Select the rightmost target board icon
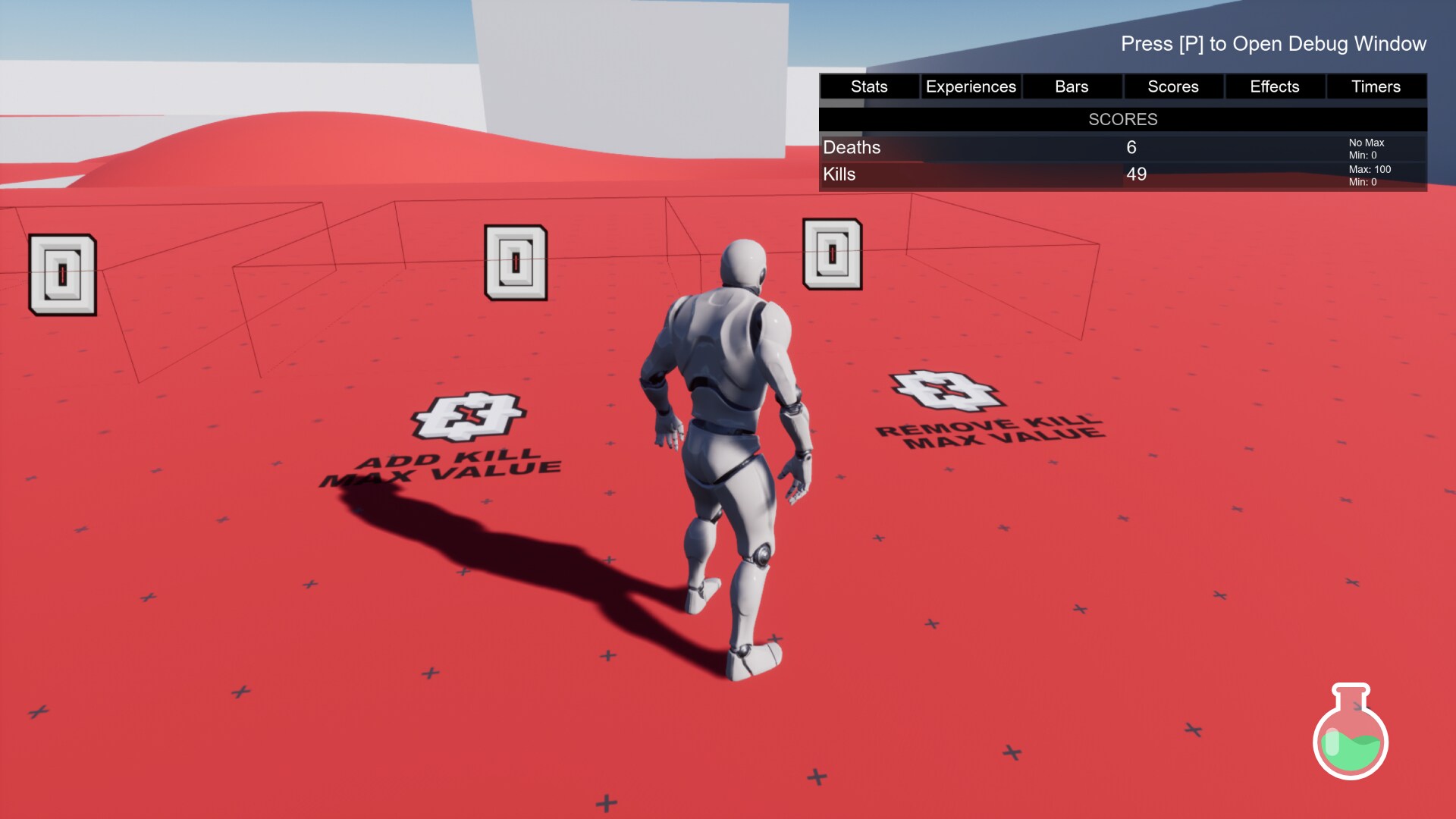 coord(831,254)
